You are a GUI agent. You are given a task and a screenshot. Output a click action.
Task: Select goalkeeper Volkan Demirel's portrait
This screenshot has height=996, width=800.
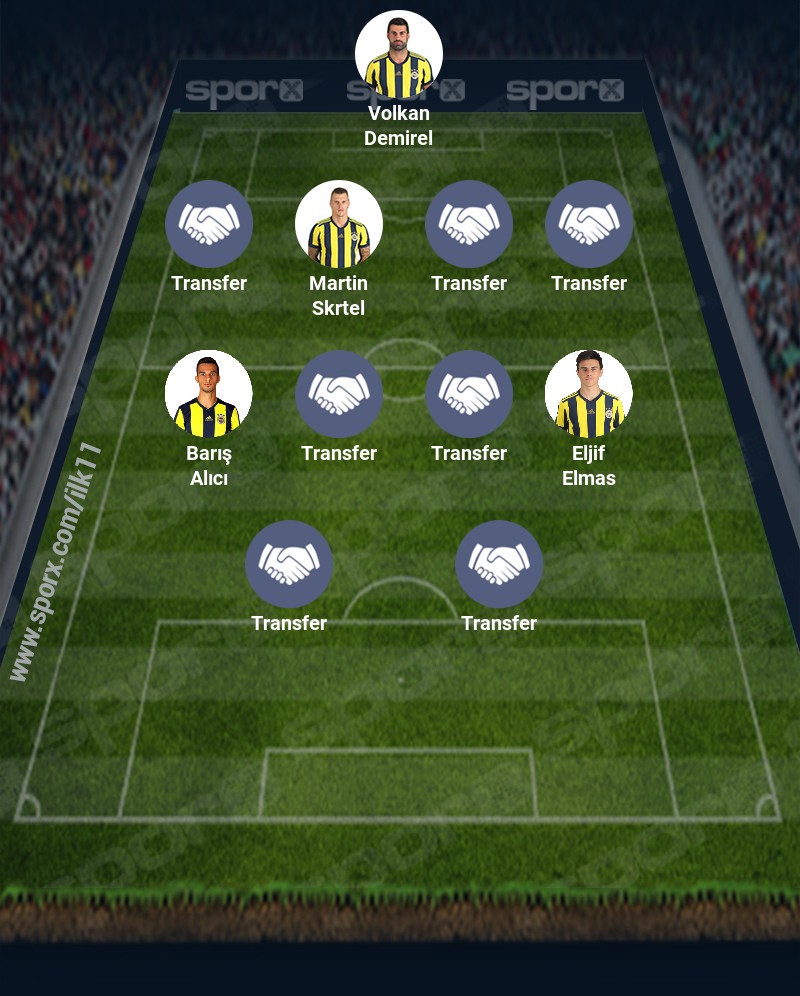point(398,55)
